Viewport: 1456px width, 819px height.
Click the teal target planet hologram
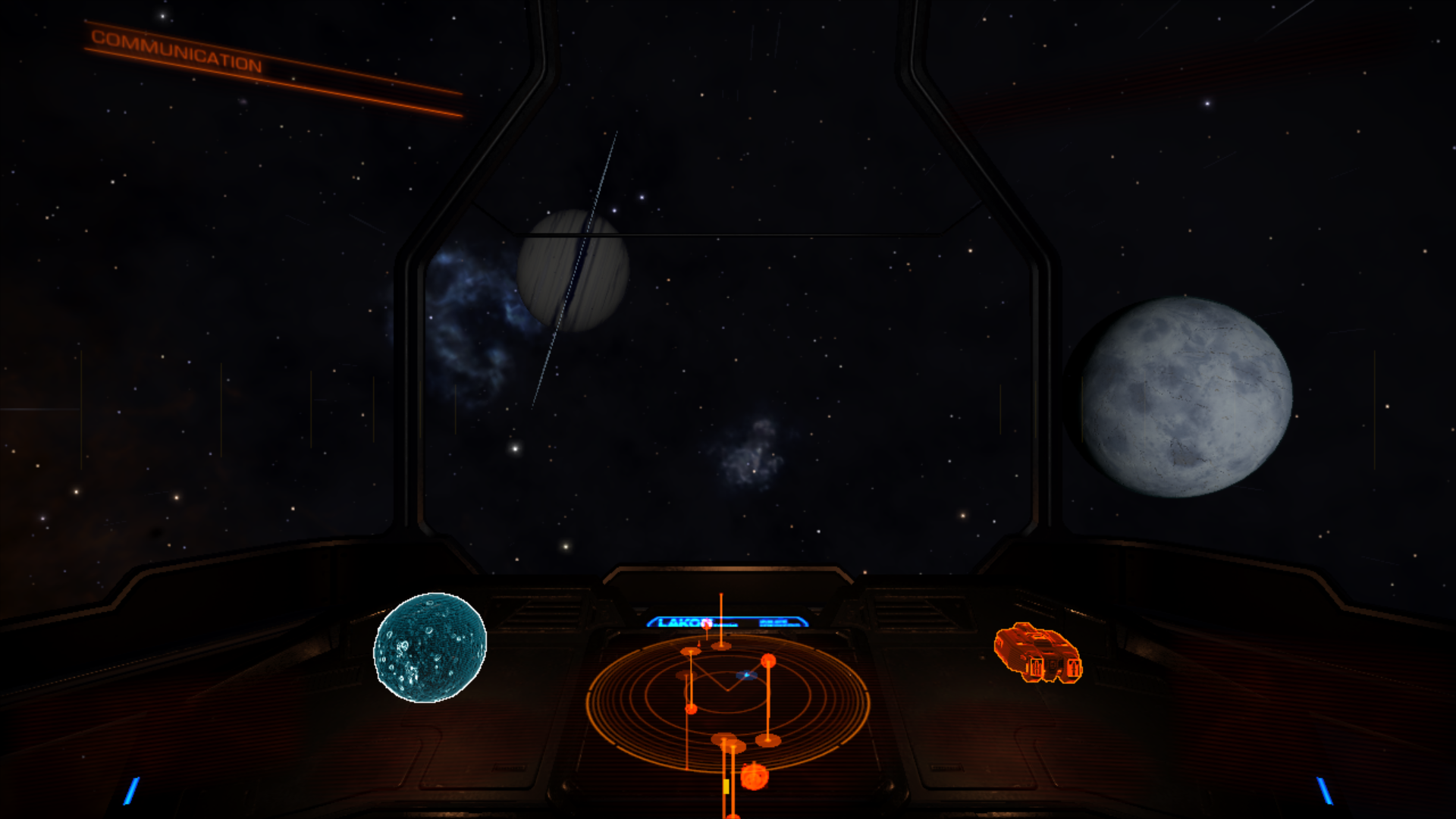click(x=430, y=648)
